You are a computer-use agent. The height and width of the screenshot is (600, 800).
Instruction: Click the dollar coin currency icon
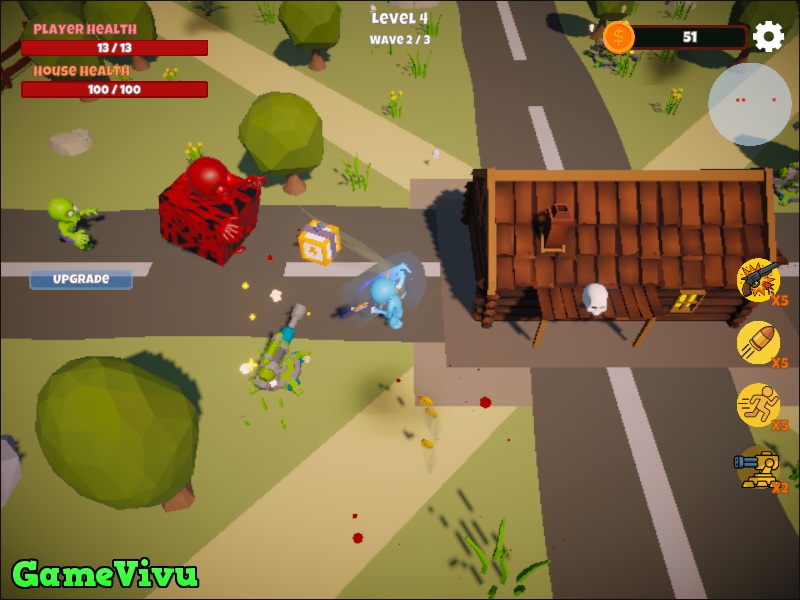click(618, 37)
